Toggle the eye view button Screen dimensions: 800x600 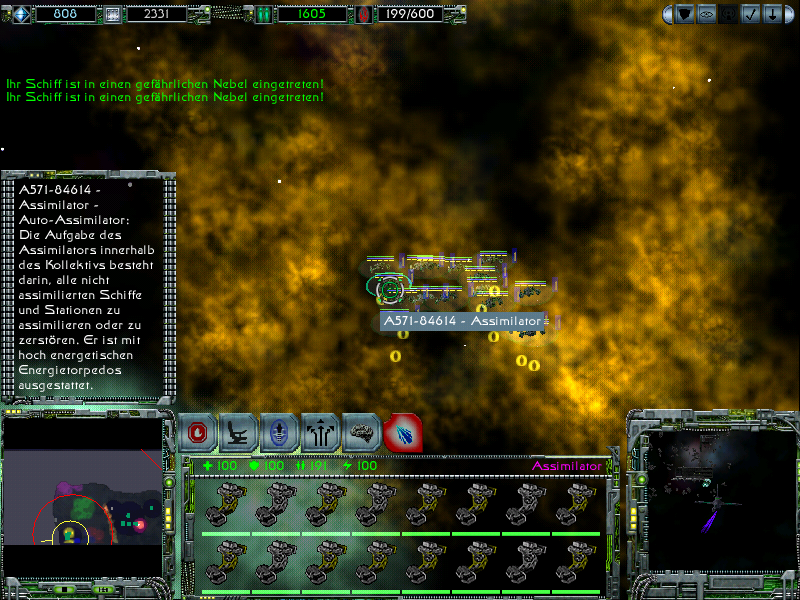(707, 14)
